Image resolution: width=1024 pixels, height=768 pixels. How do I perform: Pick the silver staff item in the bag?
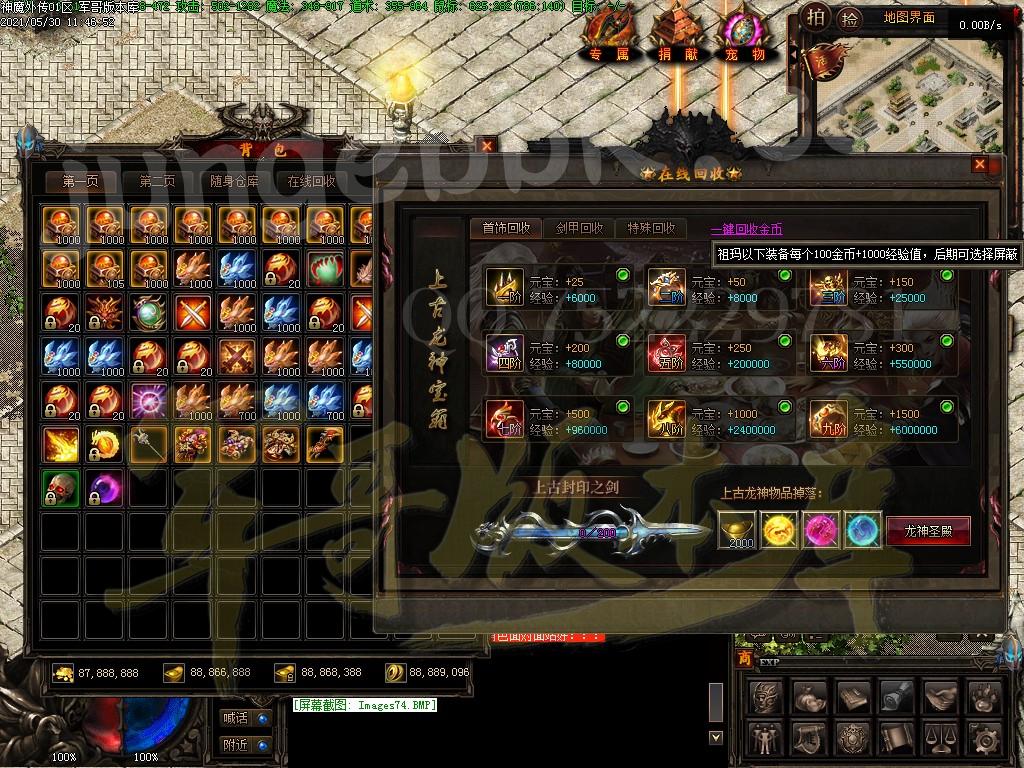coord(147,444)
